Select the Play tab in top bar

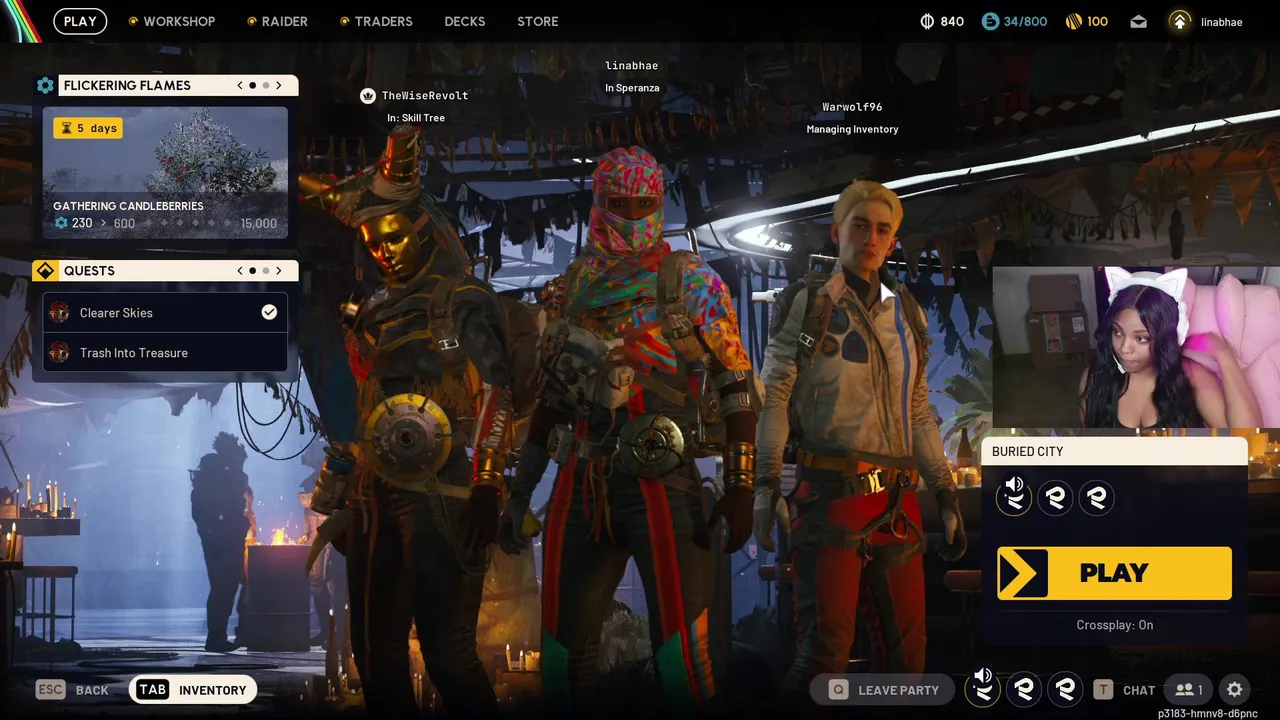tap(80, 21)
